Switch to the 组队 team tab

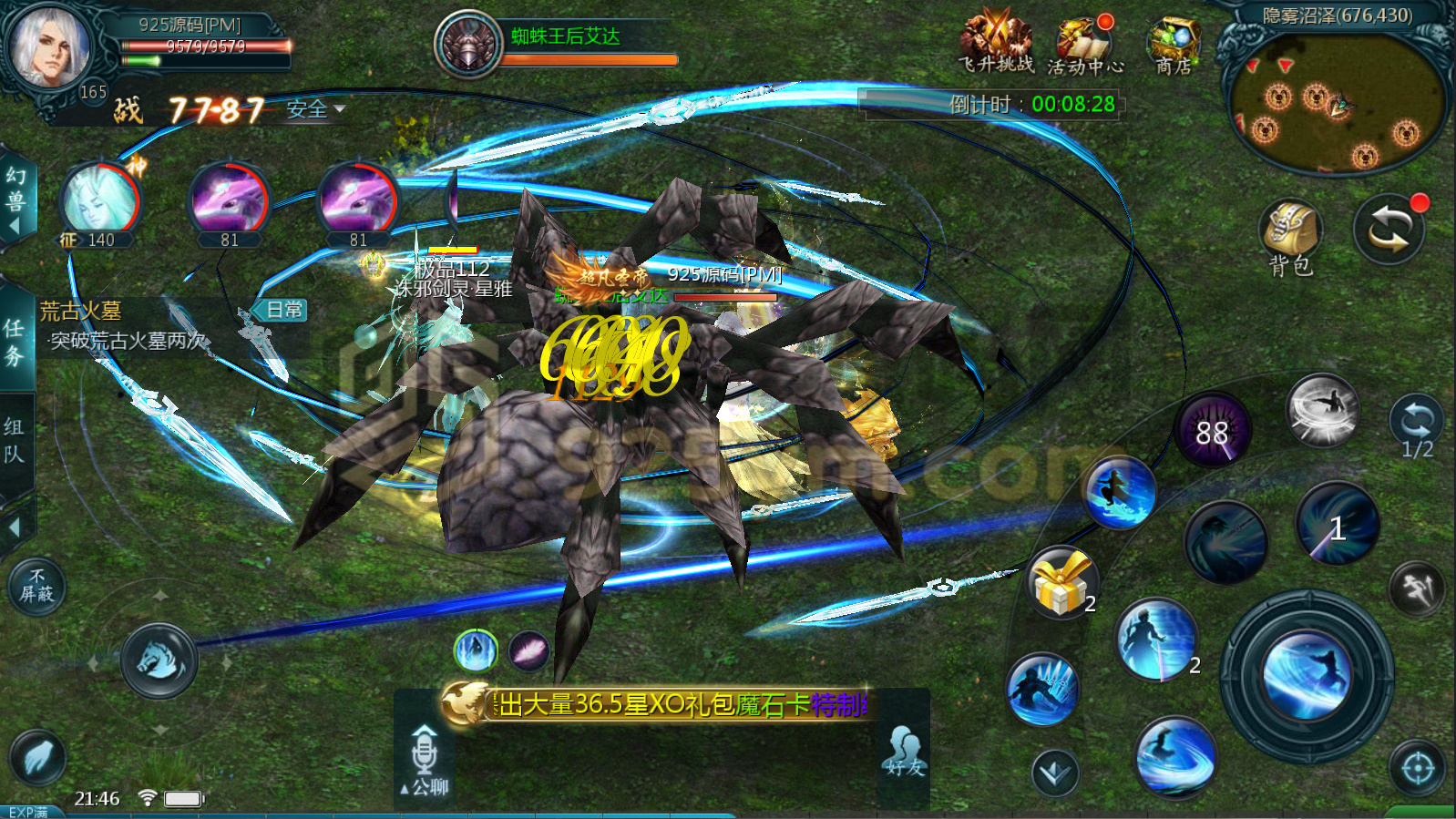15,440
